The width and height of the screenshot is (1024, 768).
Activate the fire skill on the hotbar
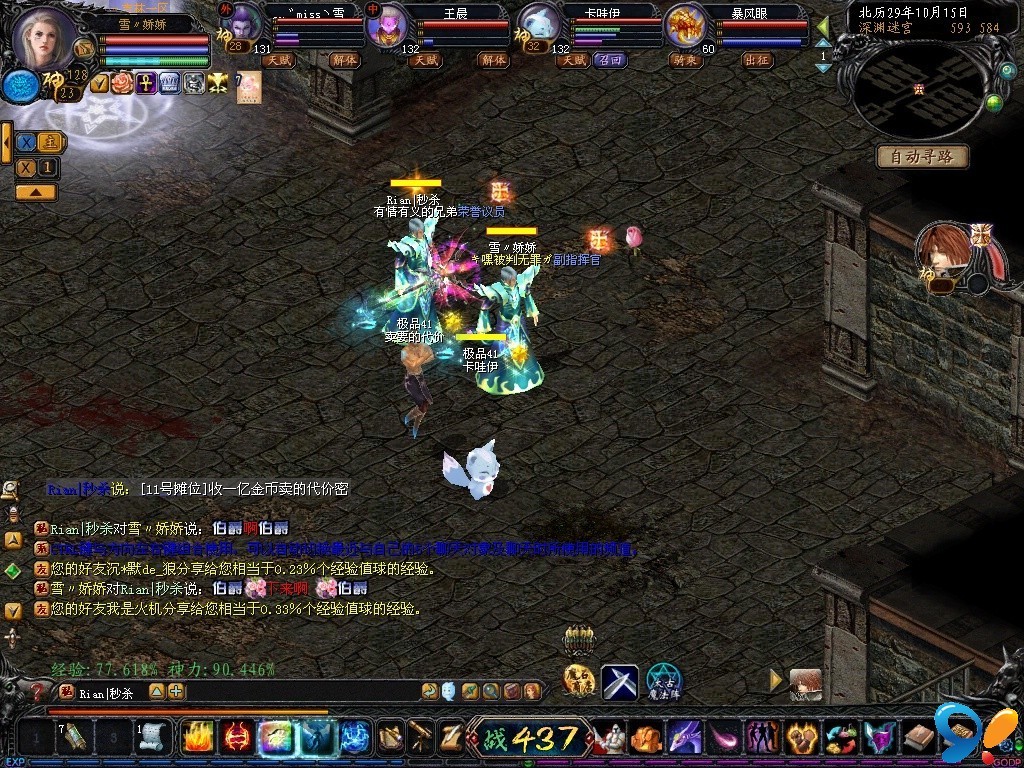click(x=197, y=738)
